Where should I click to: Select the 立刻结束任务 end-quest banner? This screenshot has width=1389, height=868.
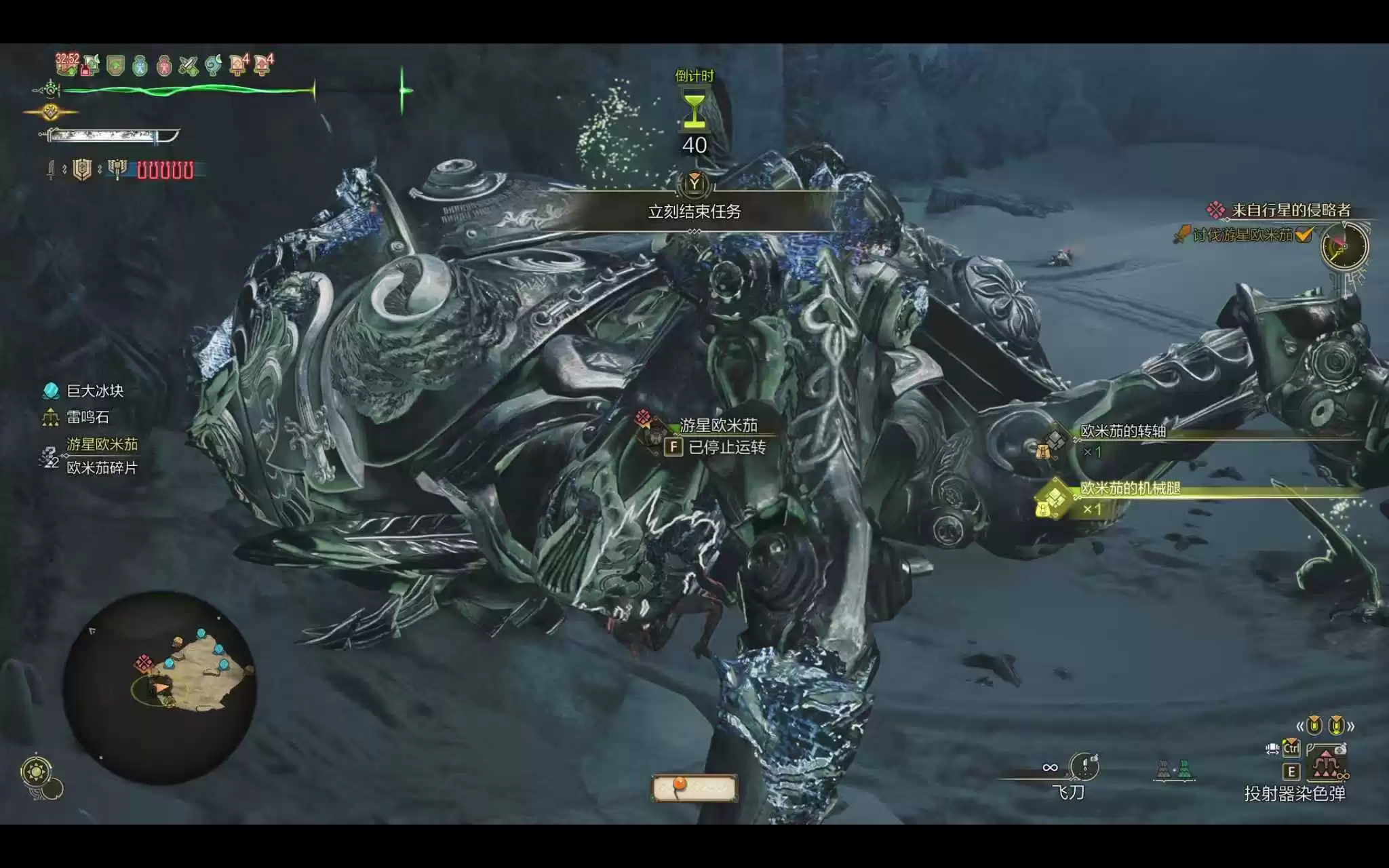pyautogui.click(x=694, y=212)
